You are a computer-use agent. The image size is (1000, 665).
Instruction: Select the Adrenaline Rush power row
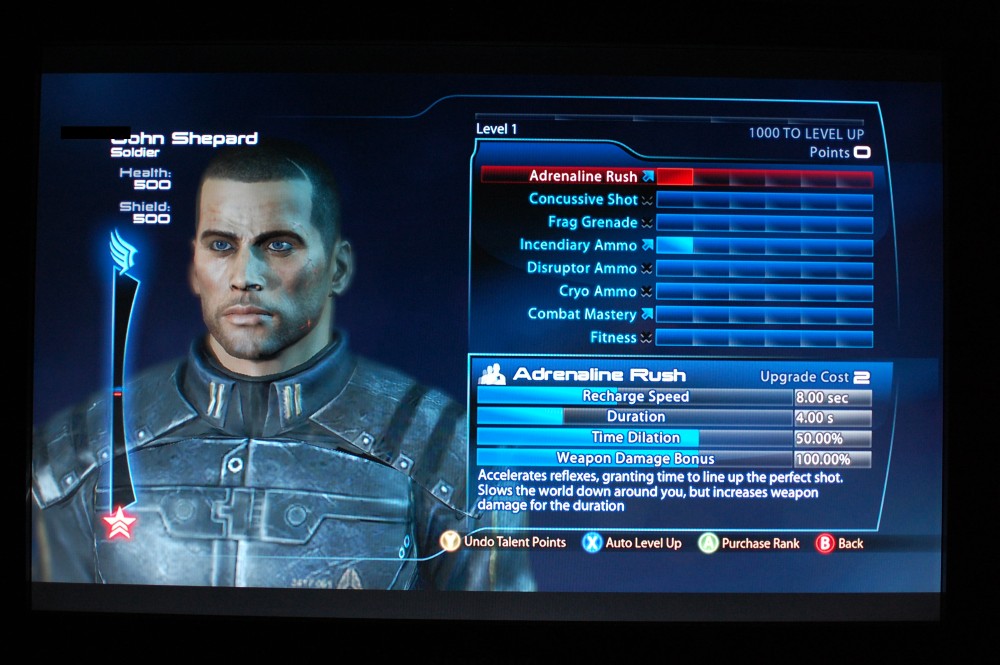pyautogui.click(x=583, y=177)
